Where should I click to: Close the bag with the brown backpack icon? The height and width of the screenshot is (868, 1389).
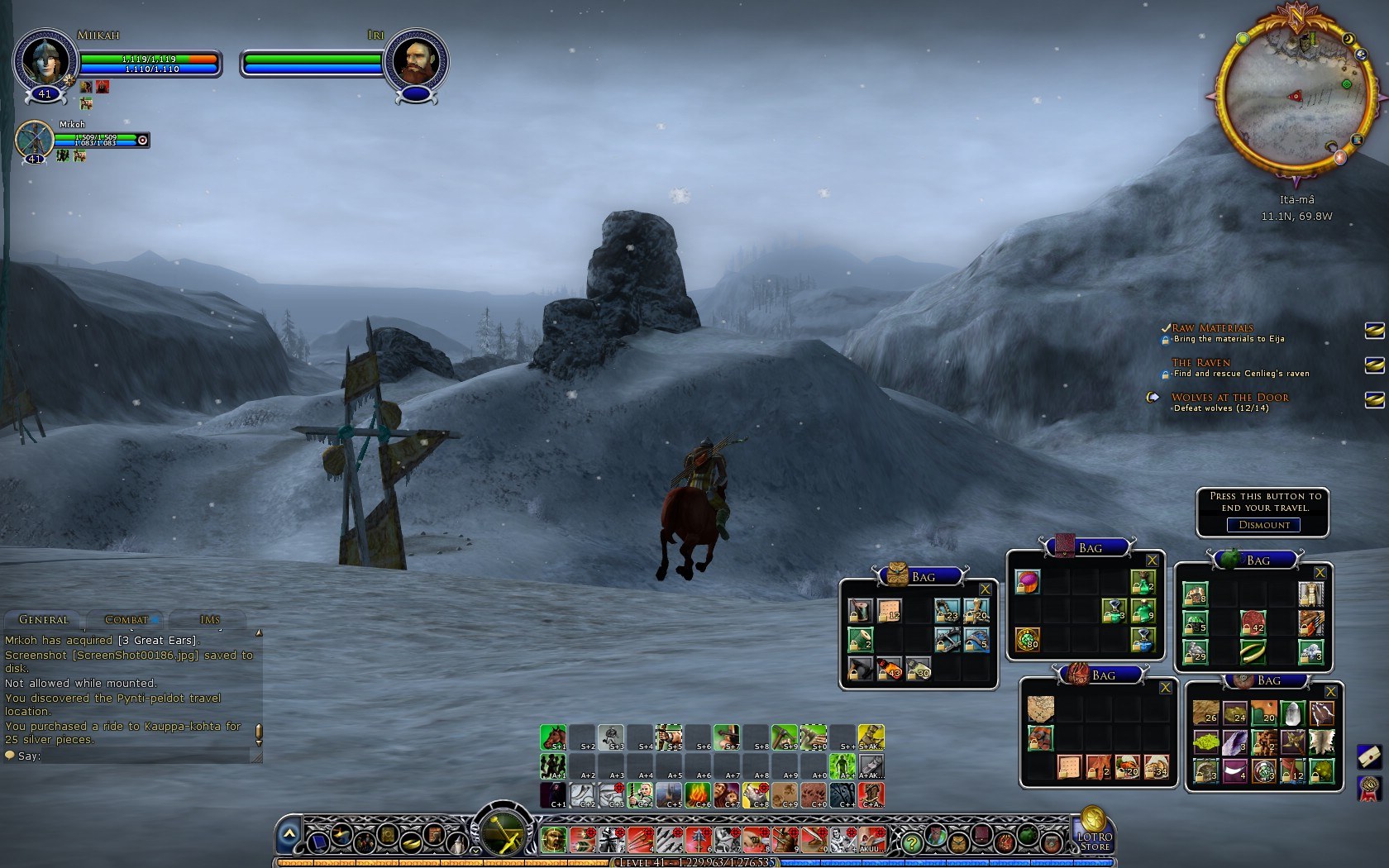tap(985, 589)
